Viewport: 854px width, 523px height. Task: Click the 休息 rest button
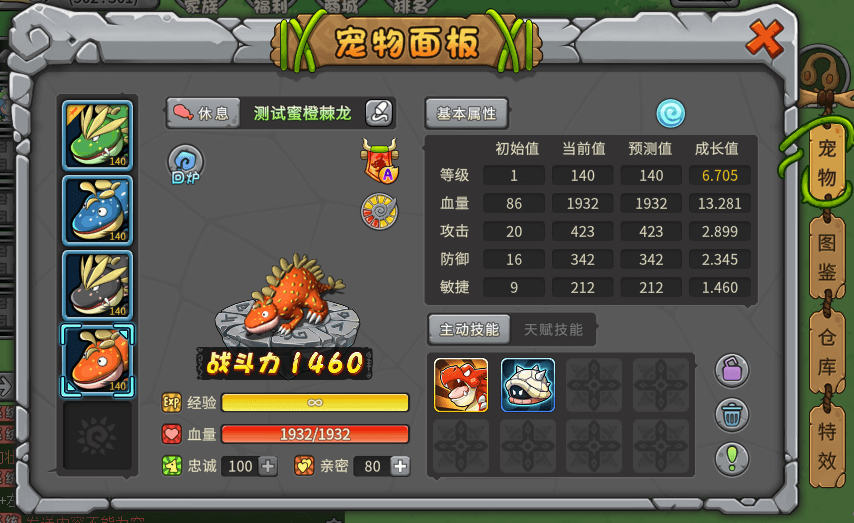202,113
